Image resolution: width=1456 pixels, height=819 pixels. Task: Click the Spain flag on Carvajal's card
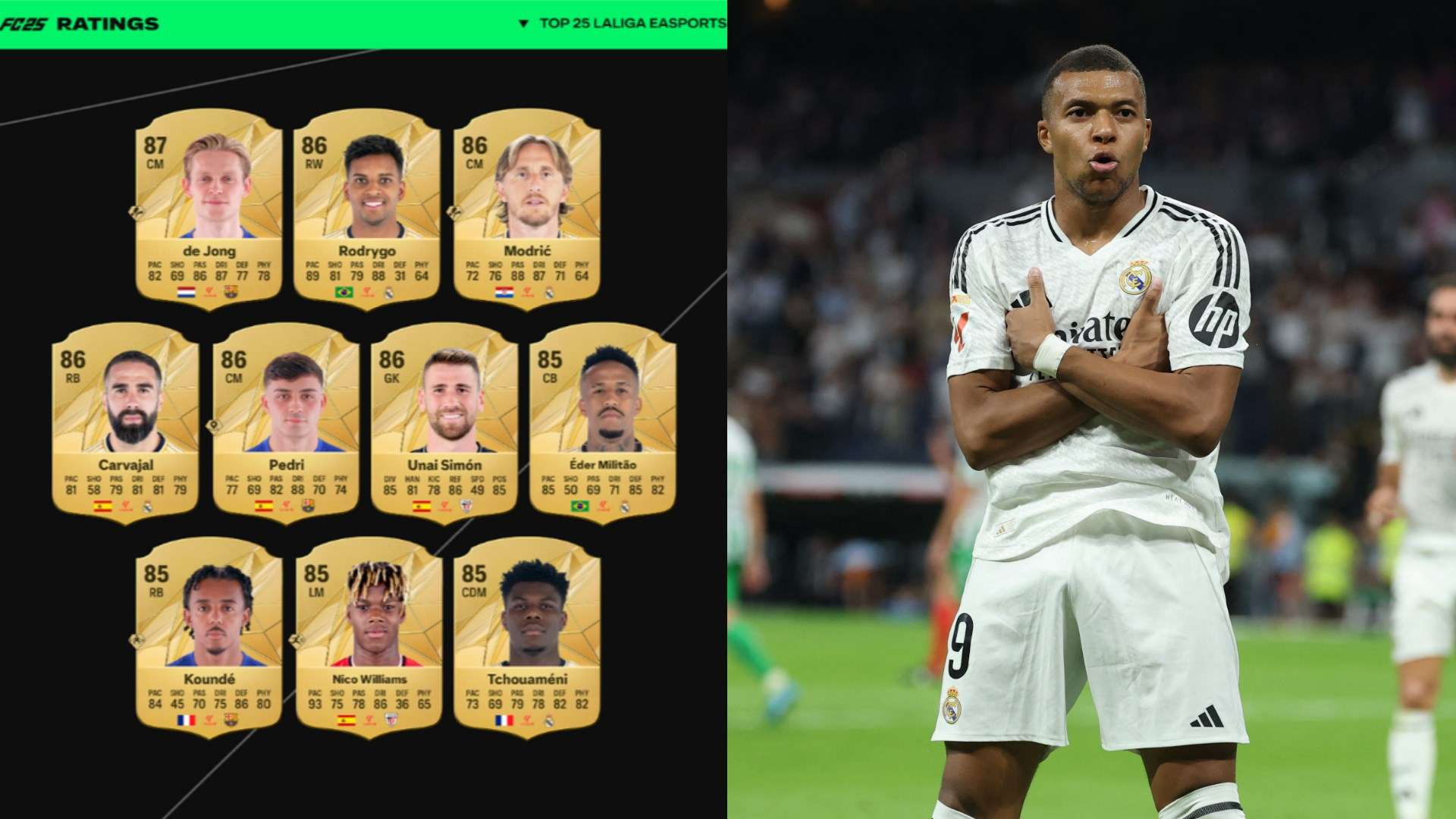(x=102, y=506)
